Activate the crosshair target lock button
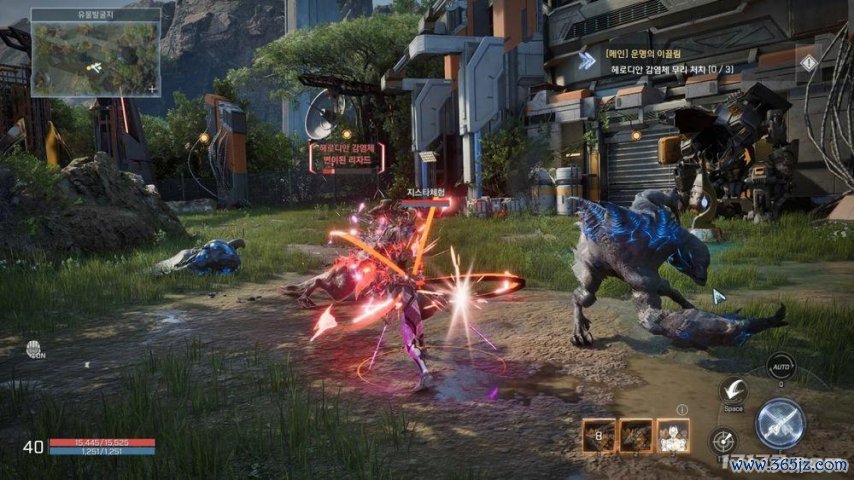The image size is (854, 480). (723, 440)
